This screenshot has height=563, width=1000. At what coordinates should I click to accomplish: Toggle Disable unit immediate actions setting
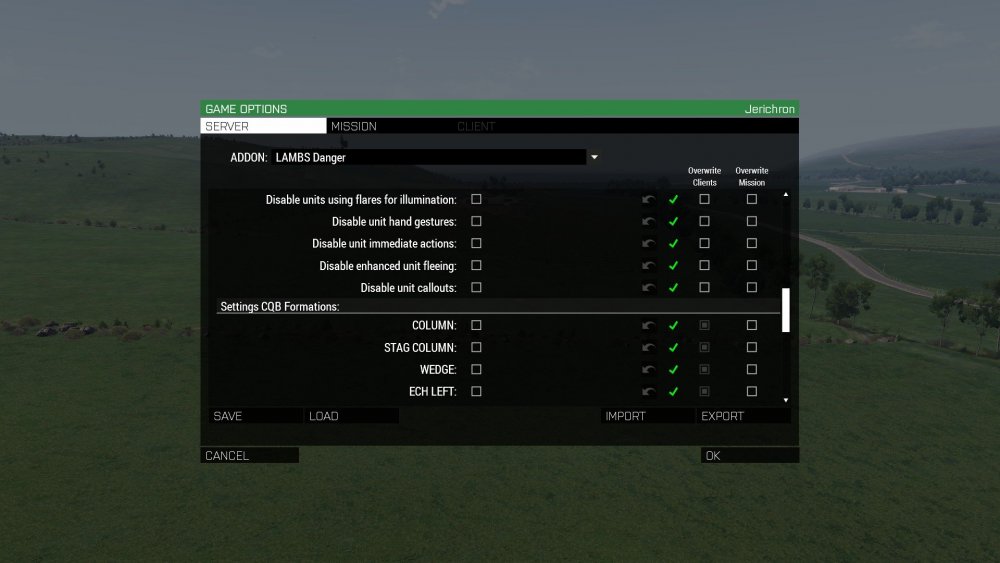click(476, 243)
